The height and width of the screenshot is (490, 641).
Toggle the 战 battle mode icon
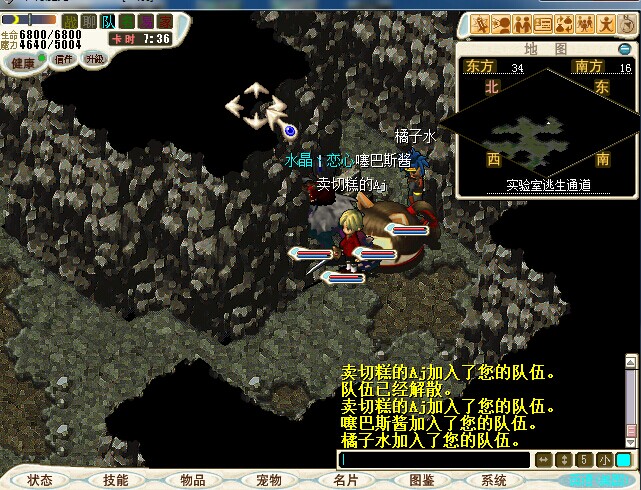coord(70,21)
